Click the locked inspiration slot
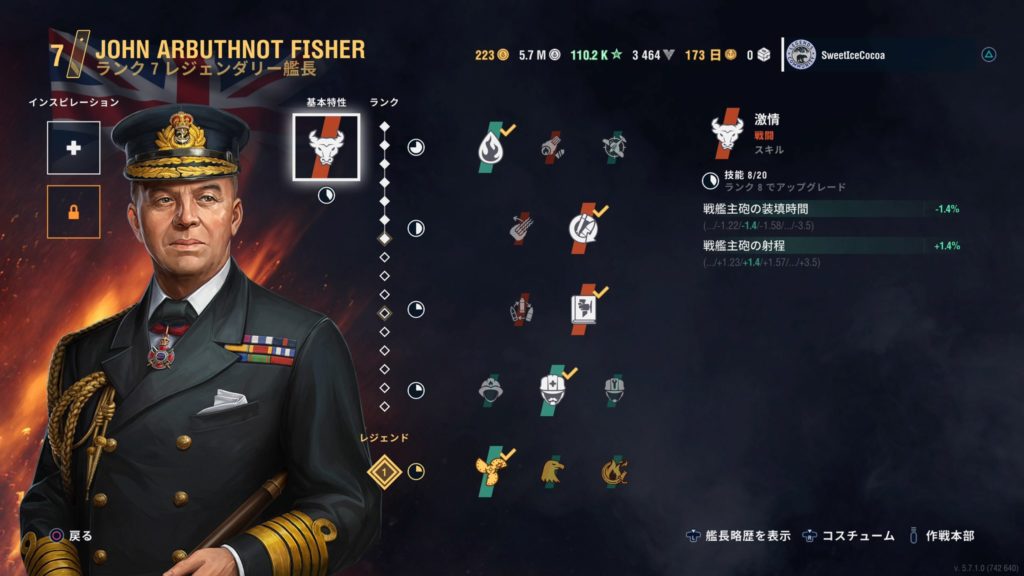Image resolution: width=1024 pixels, height=576 pixels. (x=73, y=212)
